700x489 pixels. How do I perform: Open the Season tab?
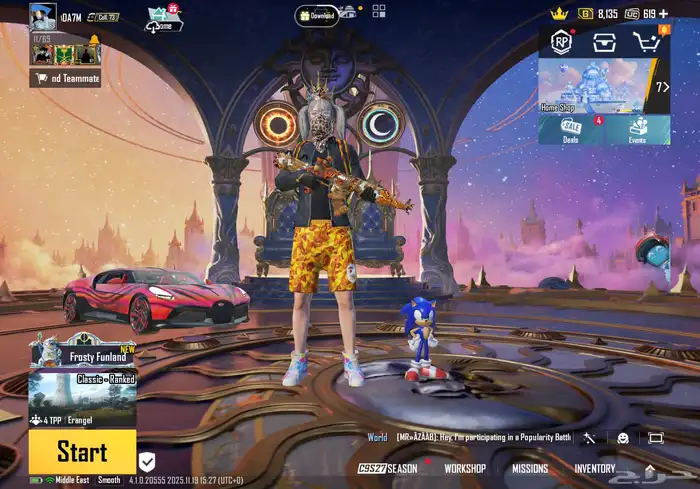[x=388, y=468]
